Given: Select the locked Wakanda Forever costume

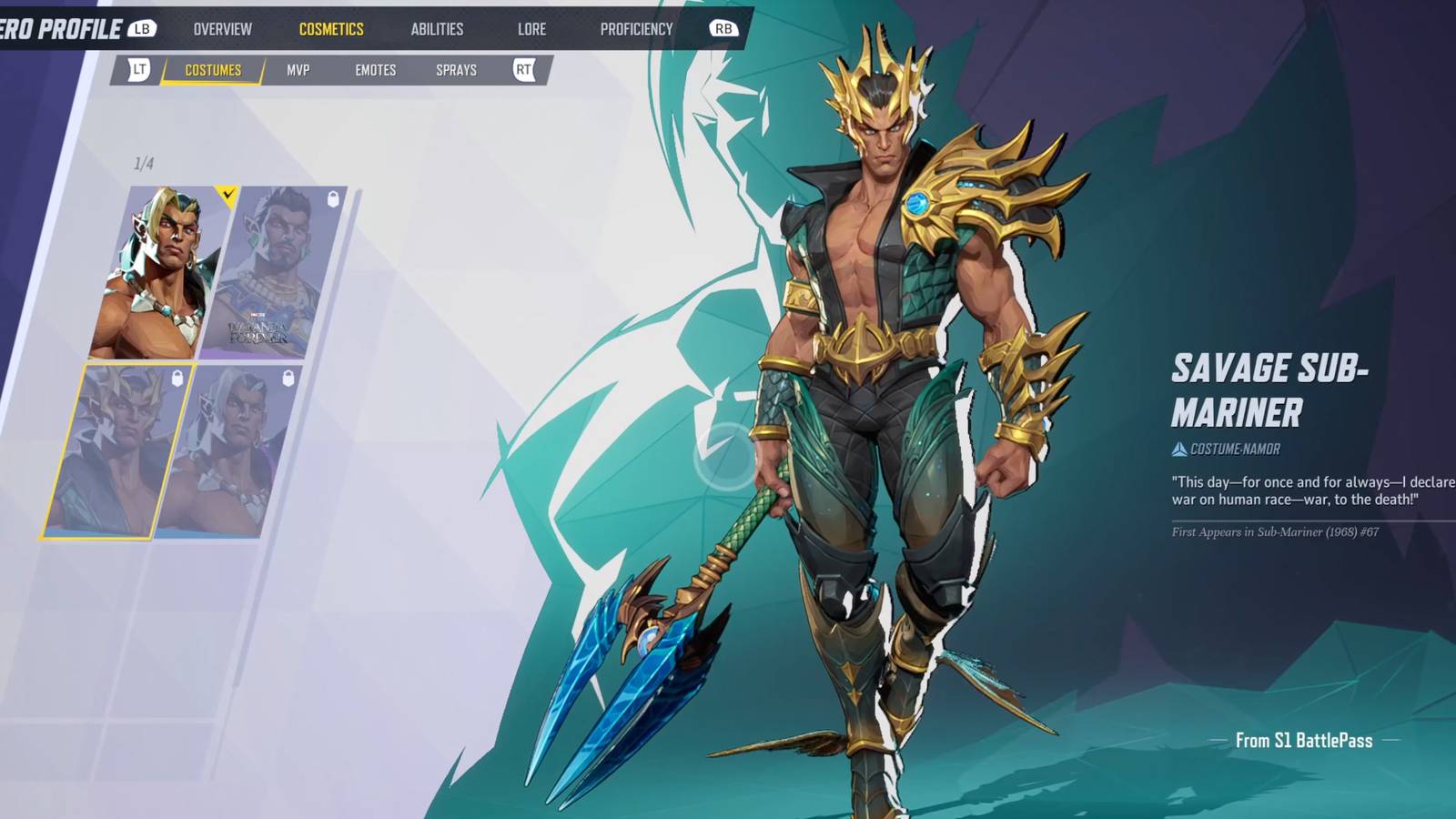Looking at the screenshot, I should click(273, 273).
